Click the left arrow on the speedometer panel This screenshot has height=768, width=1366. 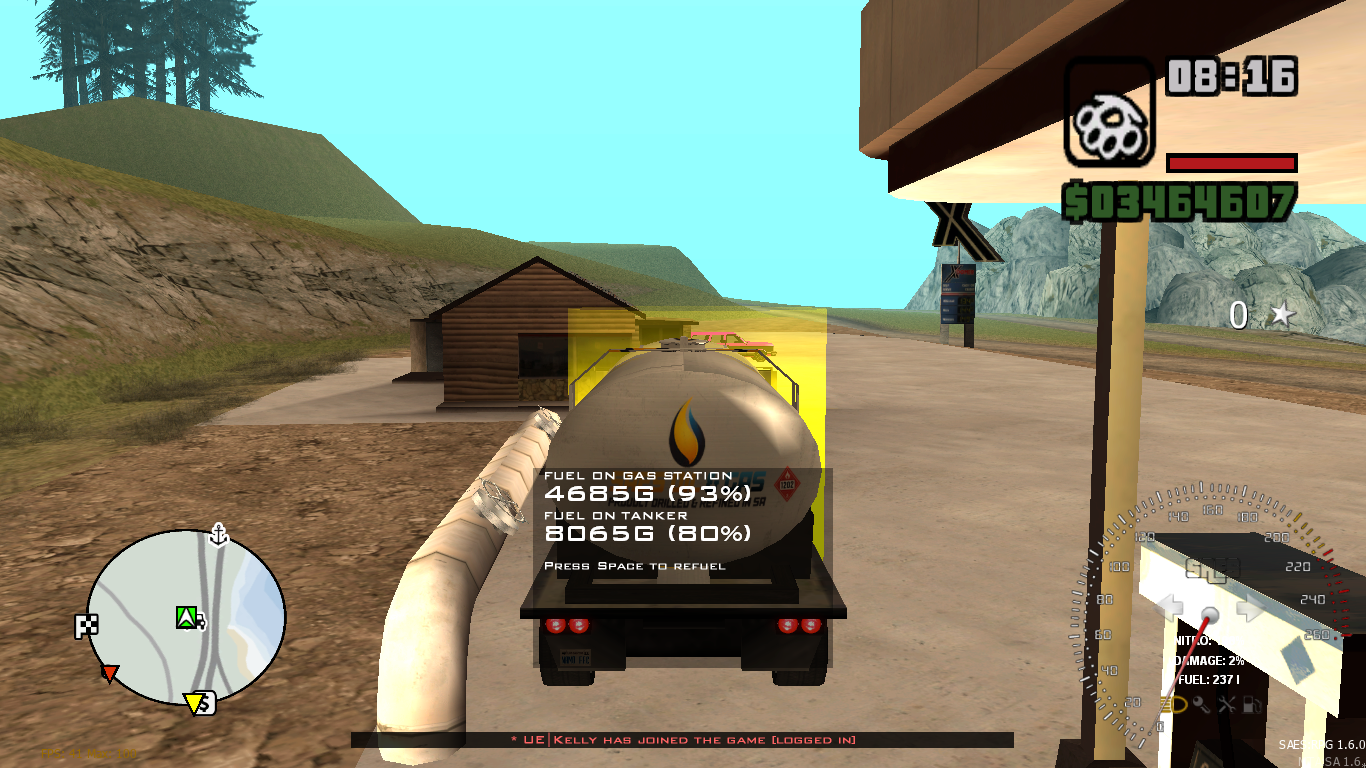click(x=1168, y=605)
